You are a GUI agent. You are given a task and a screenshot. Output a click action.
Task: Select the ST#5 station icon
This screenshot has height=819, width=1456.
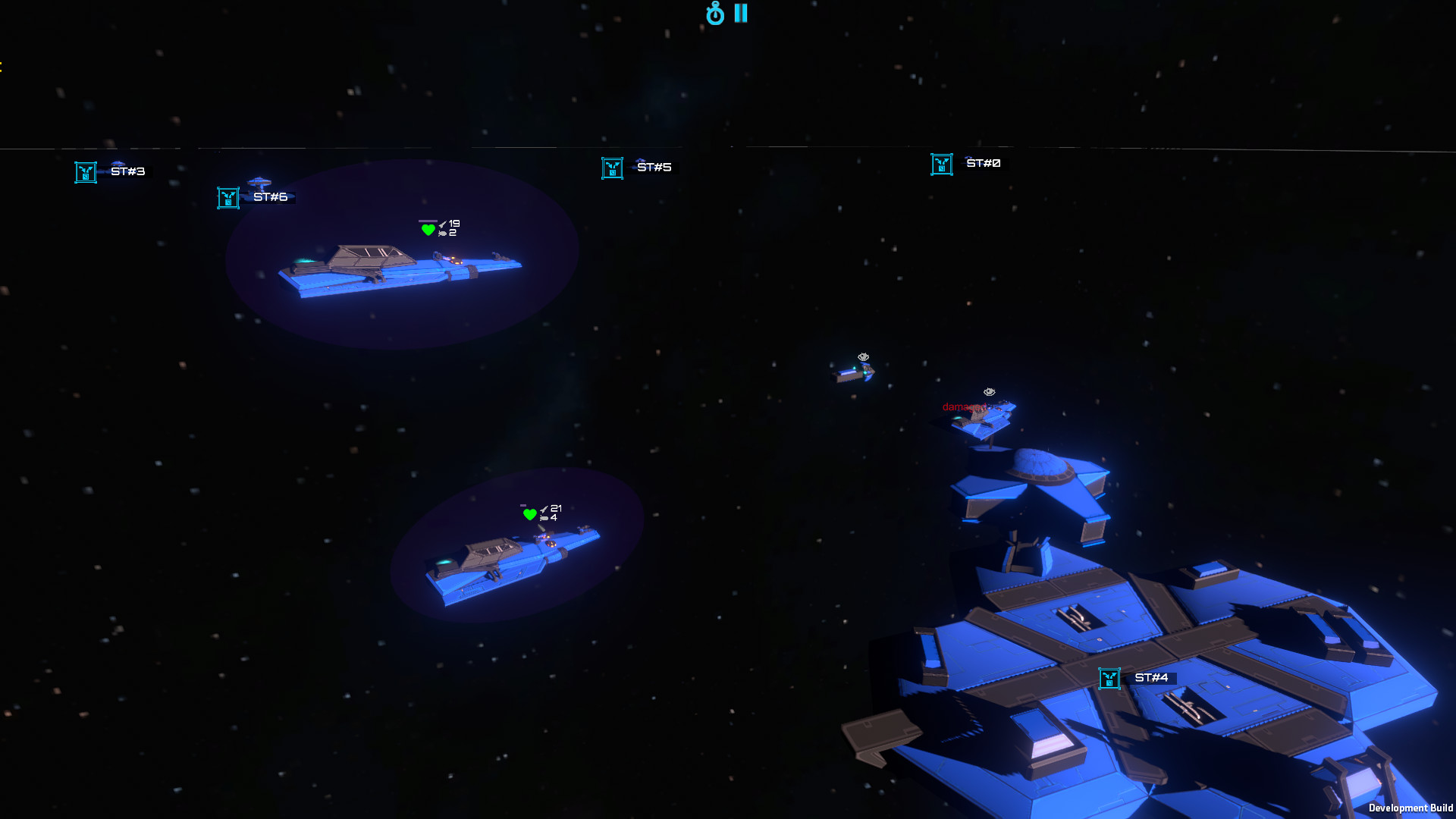(612, 168)
